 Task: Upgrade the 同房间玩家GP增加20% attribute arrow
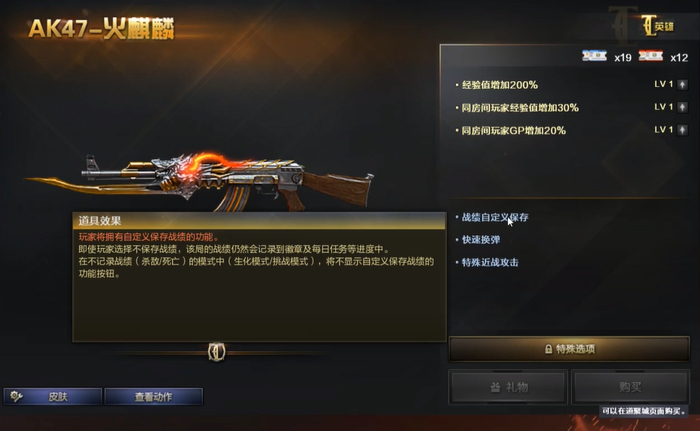click(683, 130)
